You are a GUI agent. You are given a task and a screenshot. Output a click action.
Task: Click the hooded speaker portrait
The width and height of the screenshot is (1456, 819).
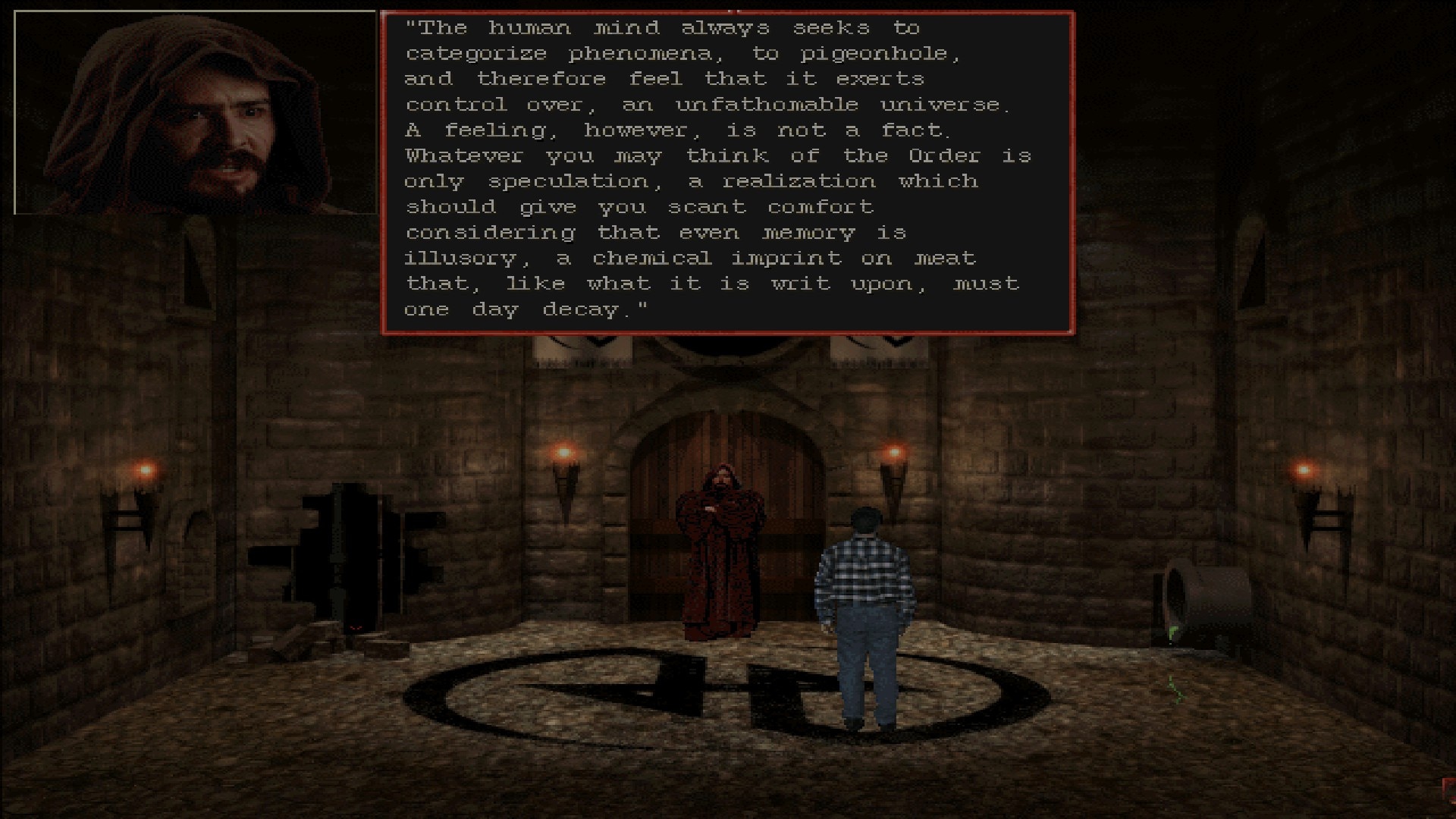tap(196, 113)
